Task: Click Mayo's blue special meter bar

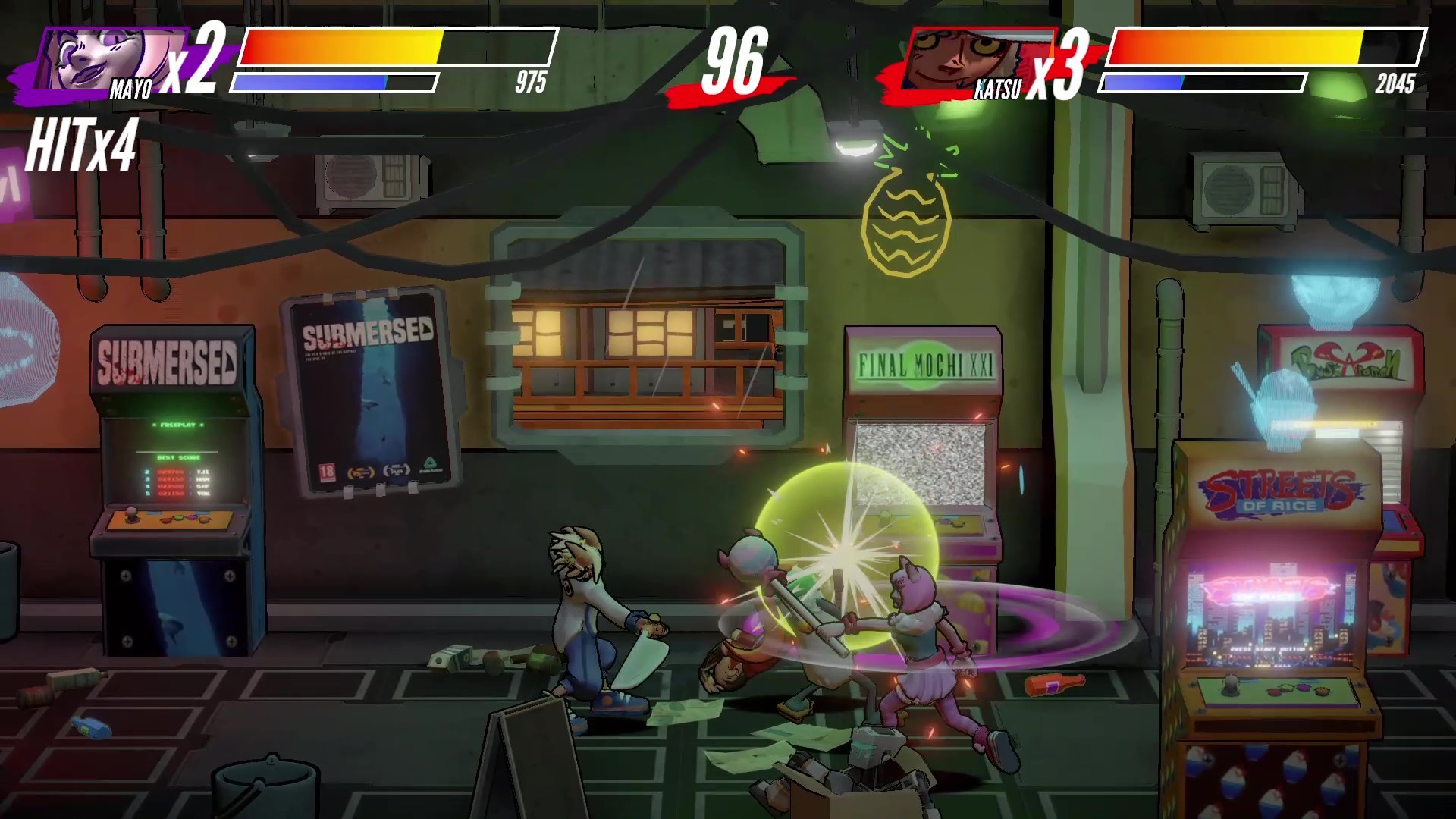Action: 326,80
